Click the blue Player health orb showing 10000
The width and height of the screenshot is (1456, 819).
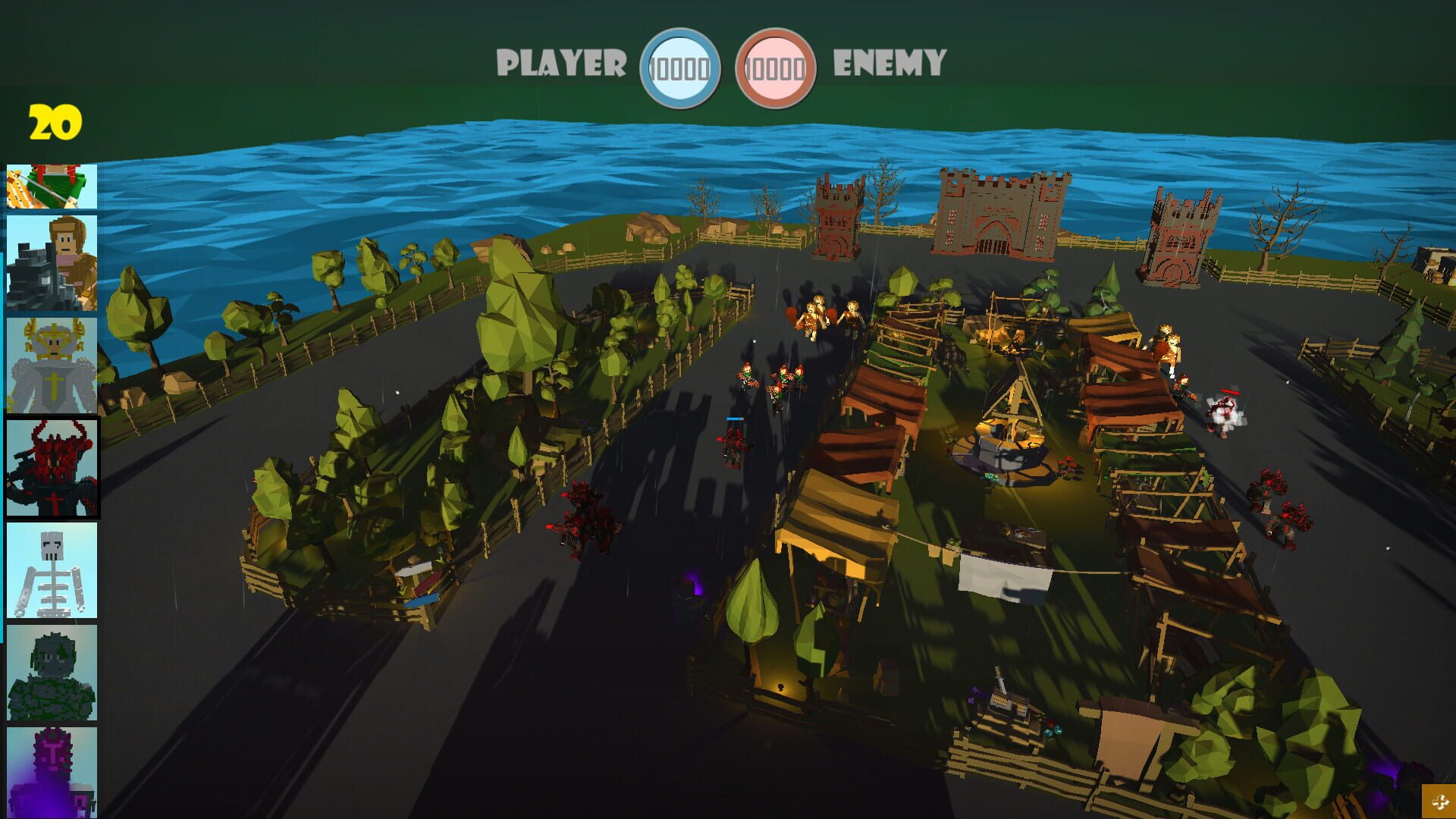click(682, 64)
